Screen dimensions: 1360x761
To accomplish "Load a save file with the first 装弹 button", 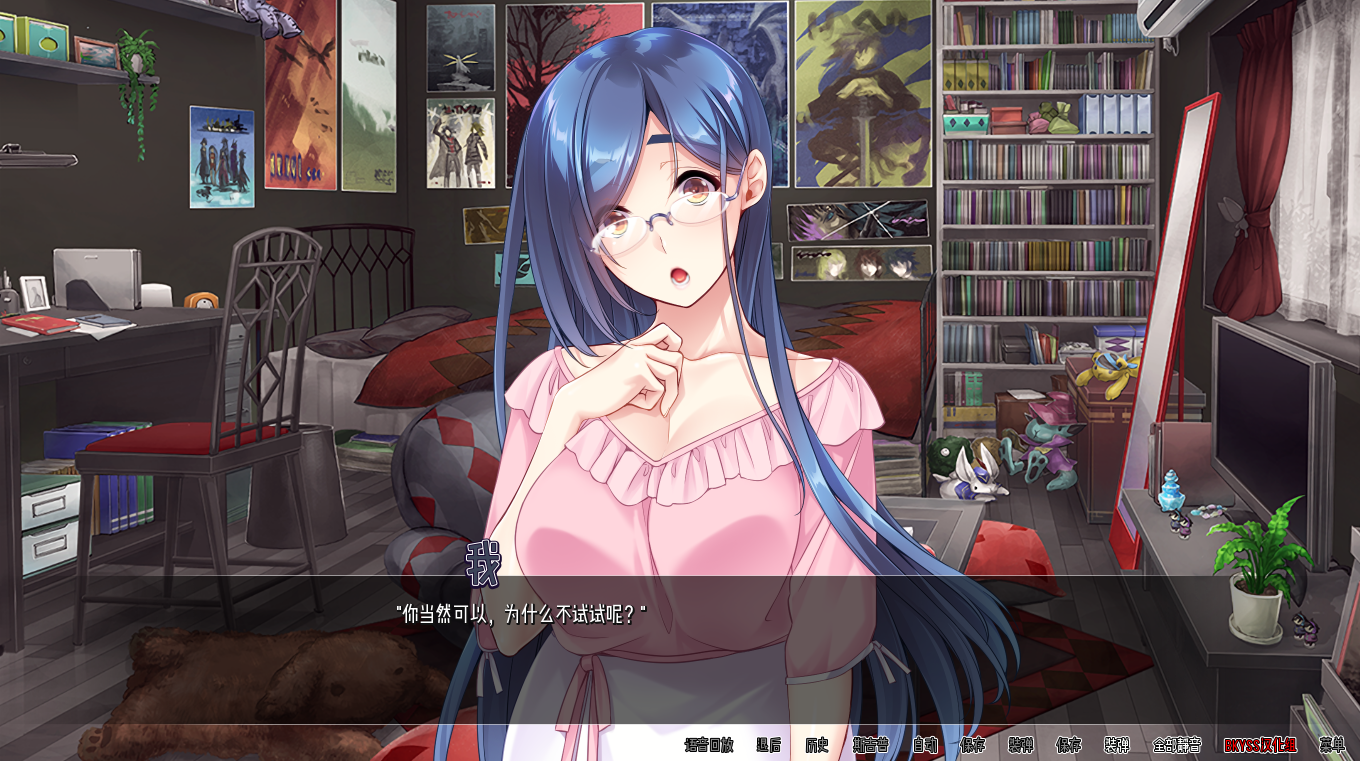I will click(x=1020, y=745).
